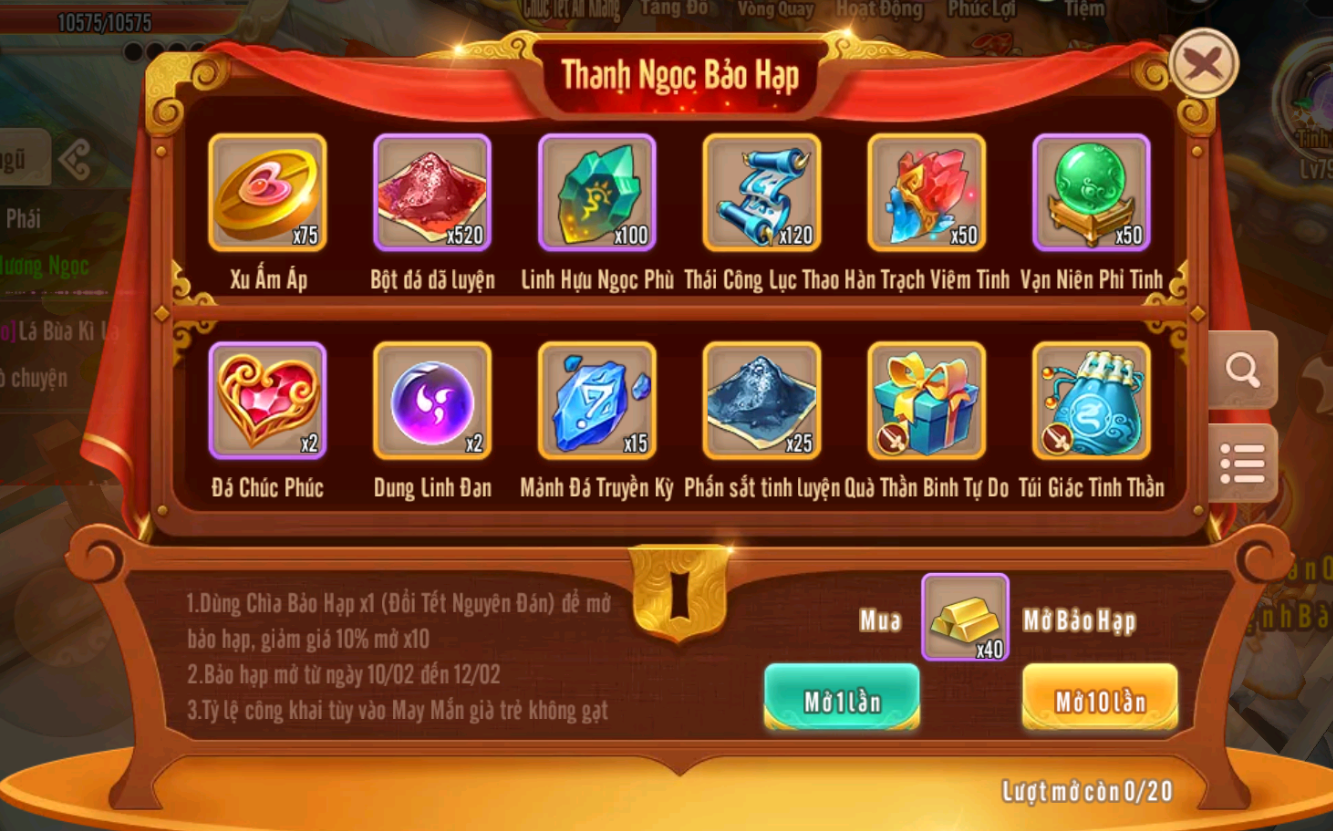1333x831 pixels.
Task: Open the chest ten times with Mở 10 lần
Action: [x=1099, y=699]
